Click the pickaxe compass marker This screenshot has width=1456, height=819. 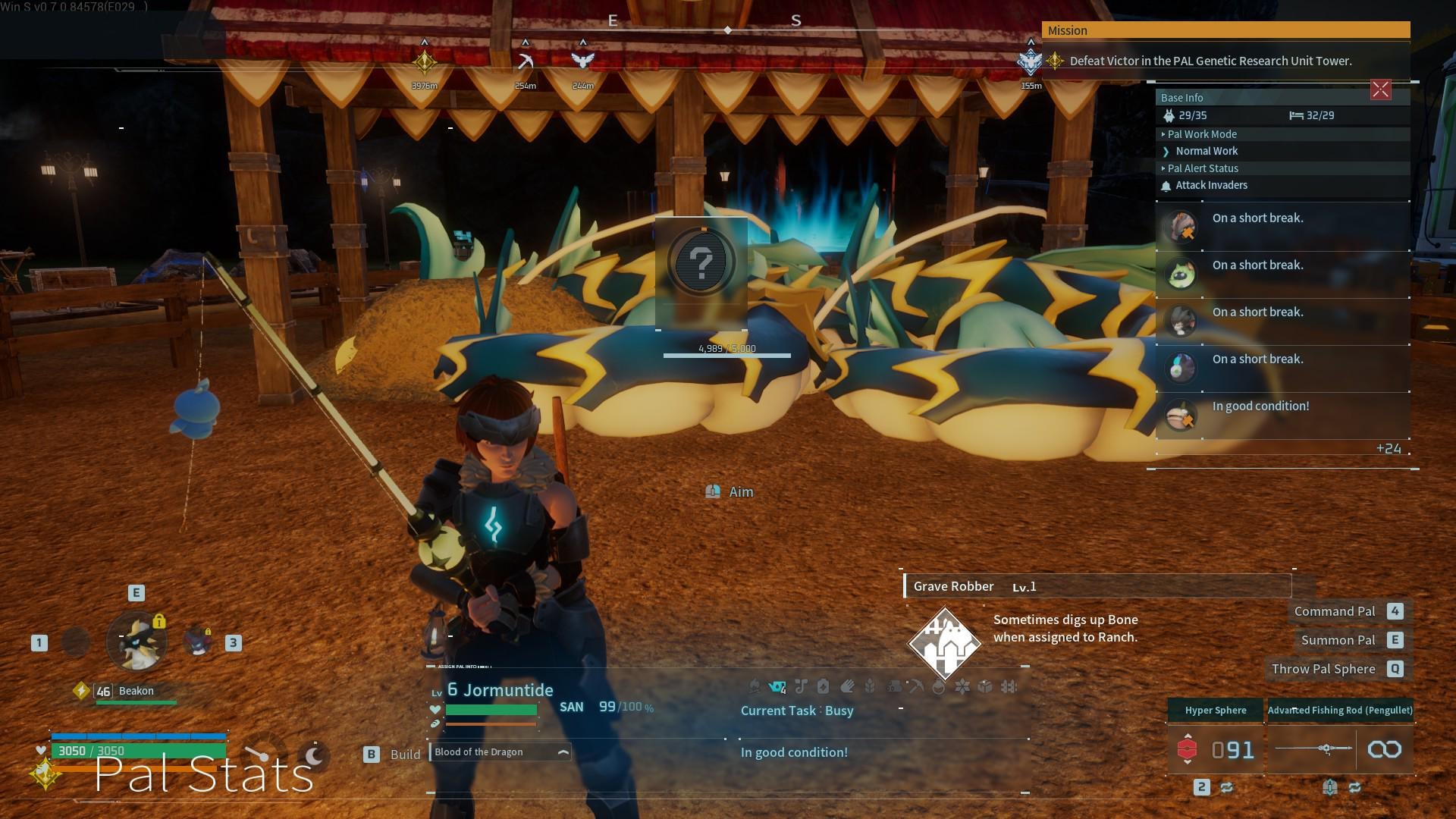525,61
